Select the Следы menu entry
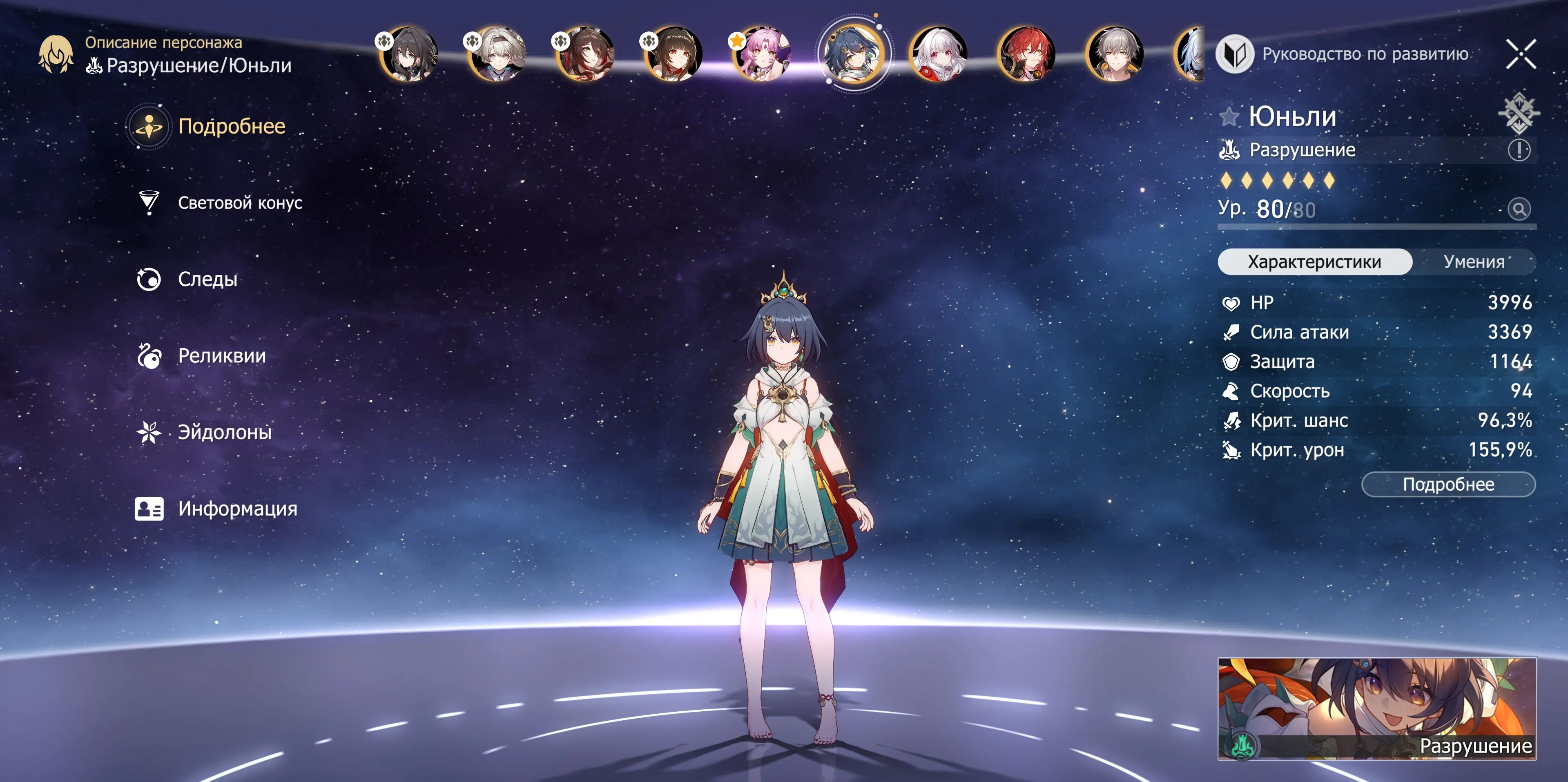 pyautogui.click(x=207, y=279)
